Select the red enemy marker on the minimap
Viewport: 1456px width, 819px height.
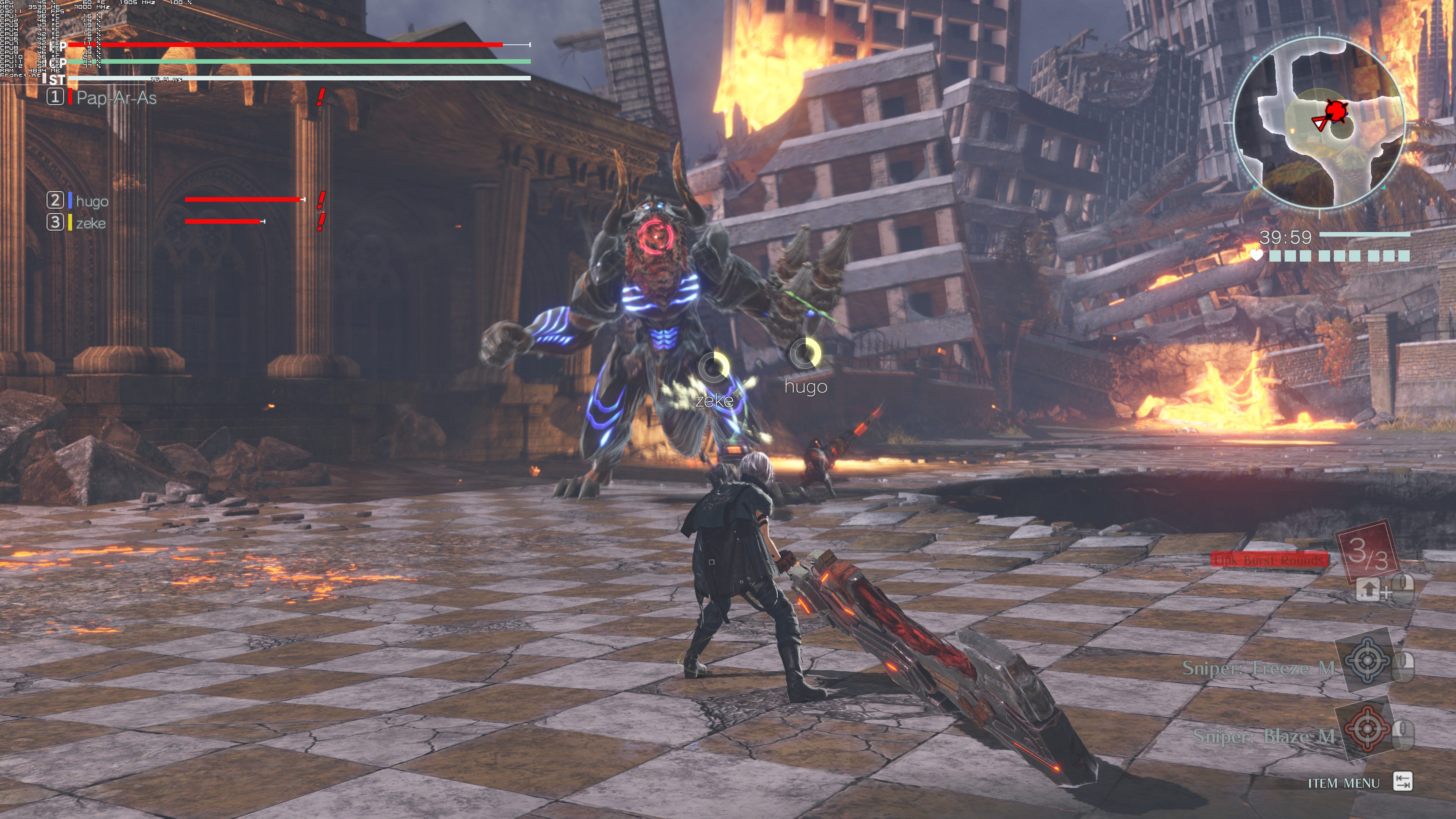click(x=1335, y=110)
